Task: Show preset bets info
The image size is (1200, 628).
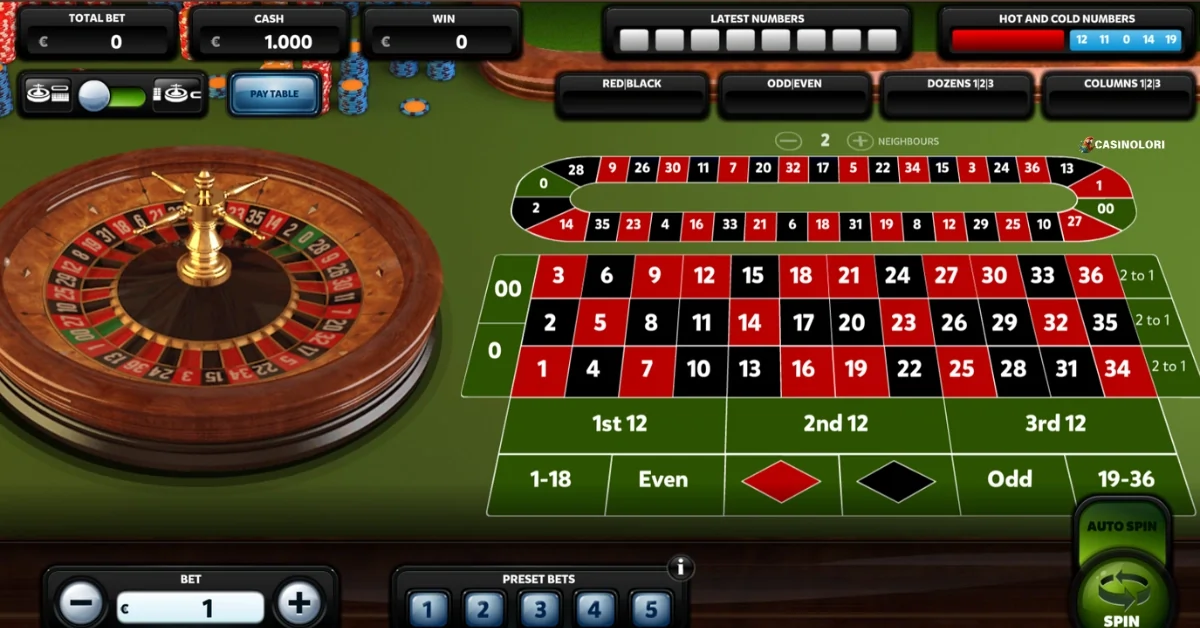Action: pyautogui.click(x=680, y=568)
